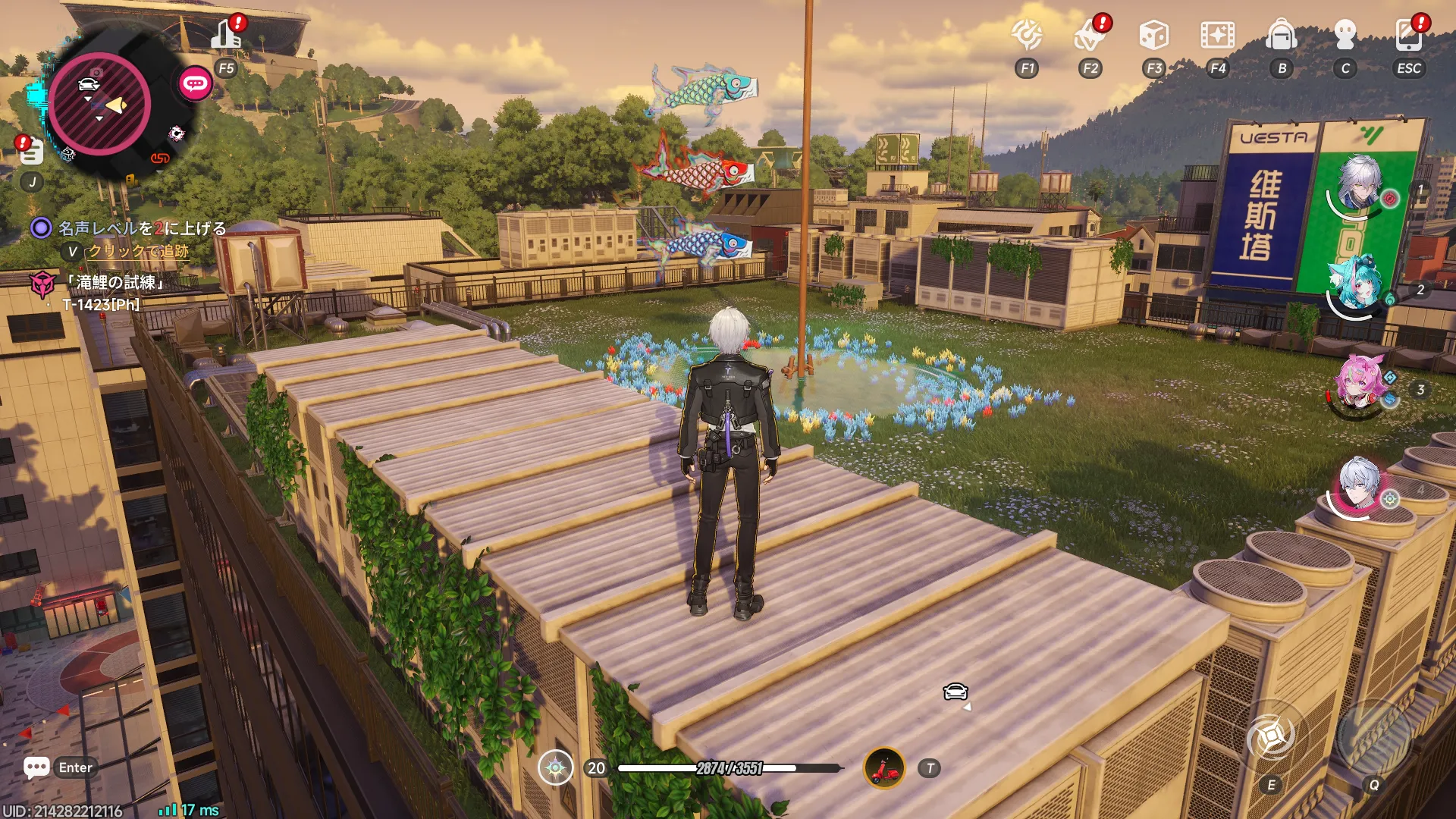Viewport: 1456px width, 819px height.
Task: Summon the red scooter vehicle
Action: (x=884, y=768)
